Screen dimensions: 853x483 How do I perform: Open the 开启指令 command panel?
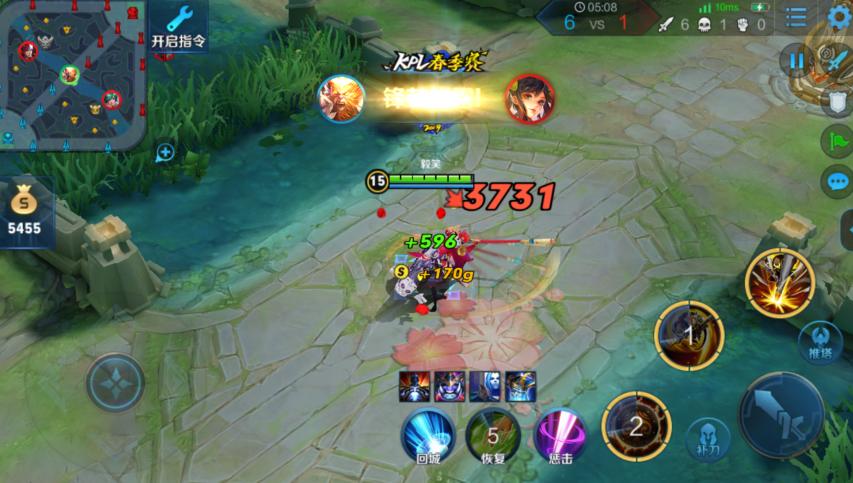(x=179, y=26)
